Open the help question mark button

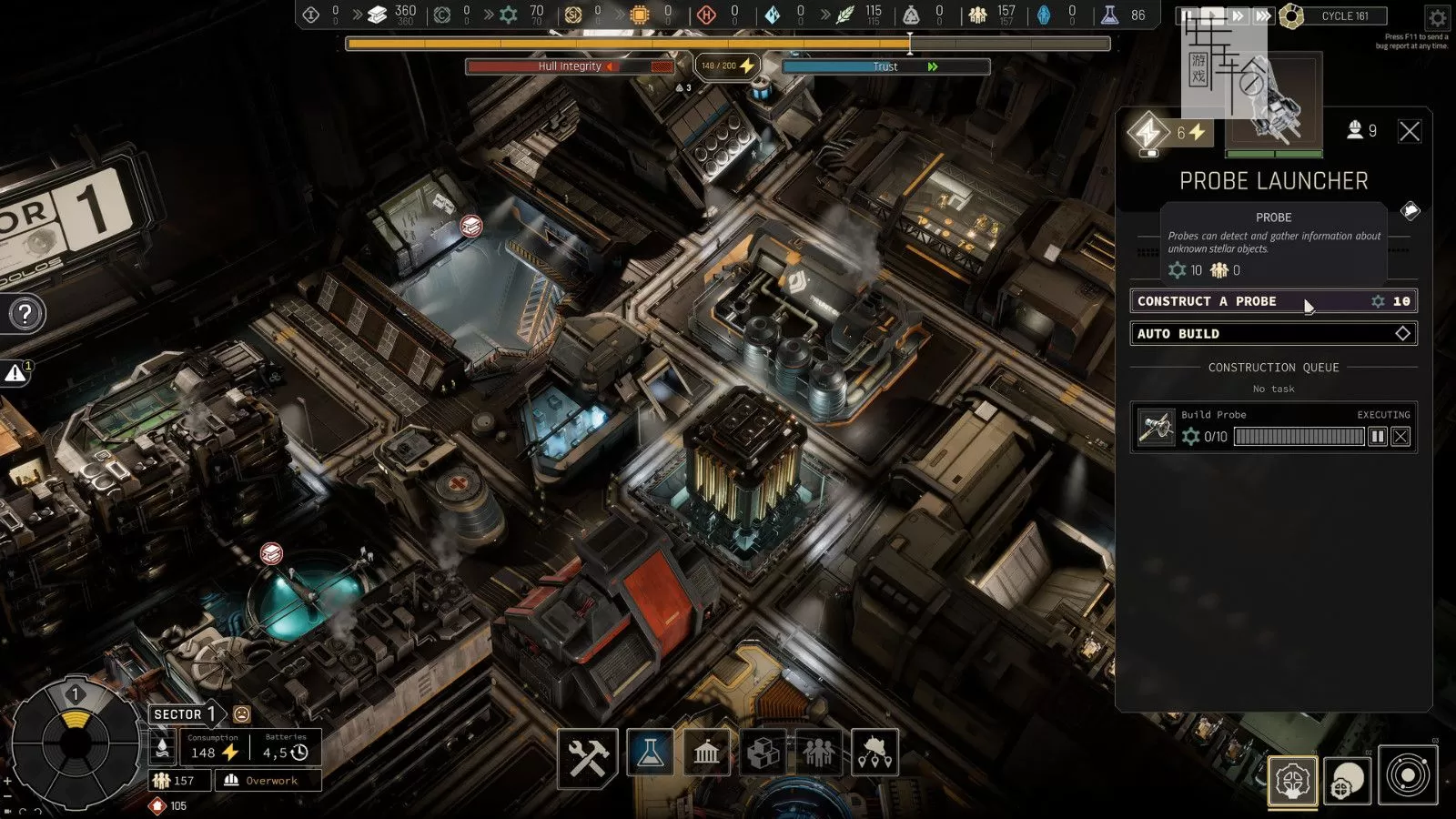click(x=25, y=314)
